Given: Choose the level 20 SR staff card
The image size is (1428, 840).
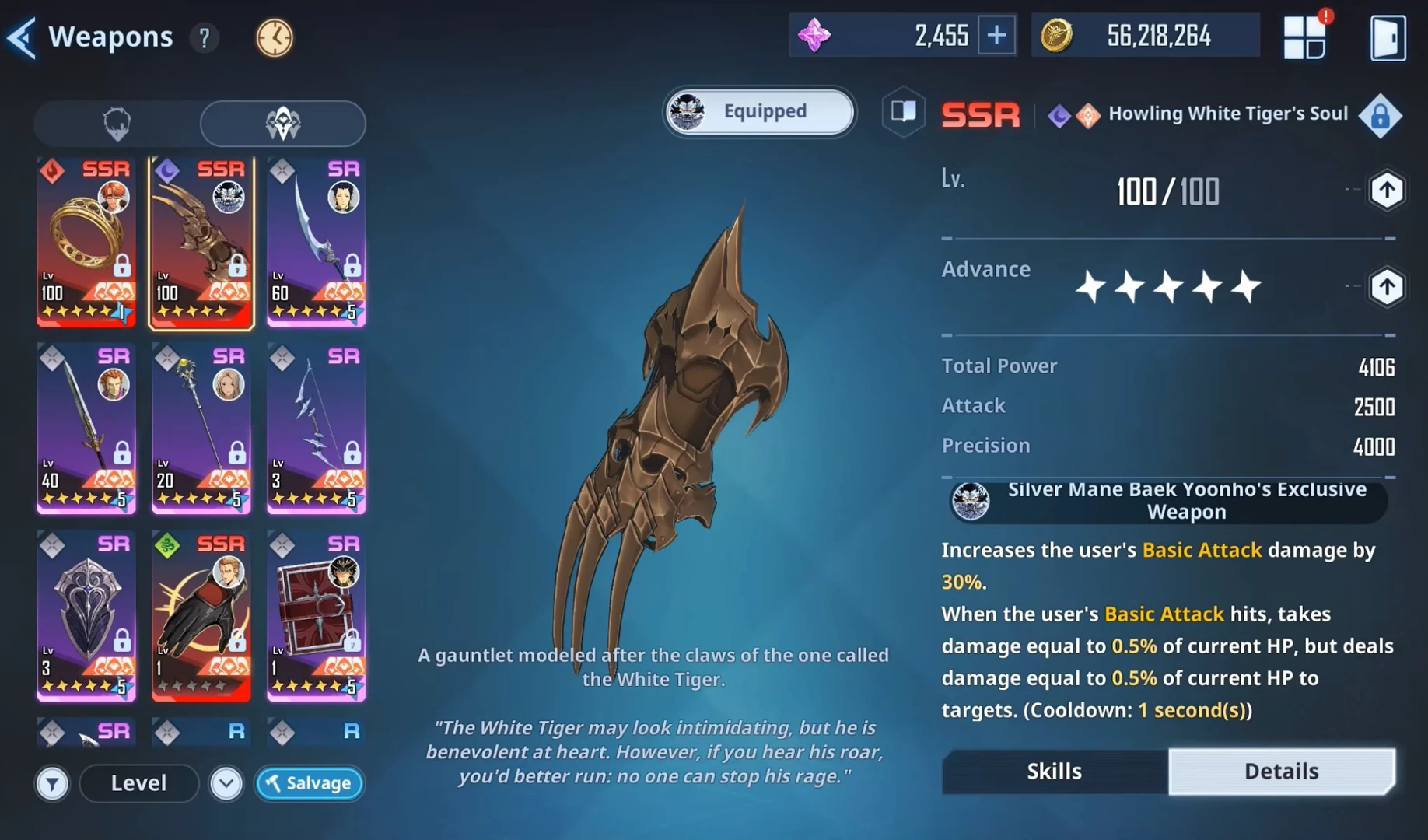Looking at the screenshot, I should point(201,429).
